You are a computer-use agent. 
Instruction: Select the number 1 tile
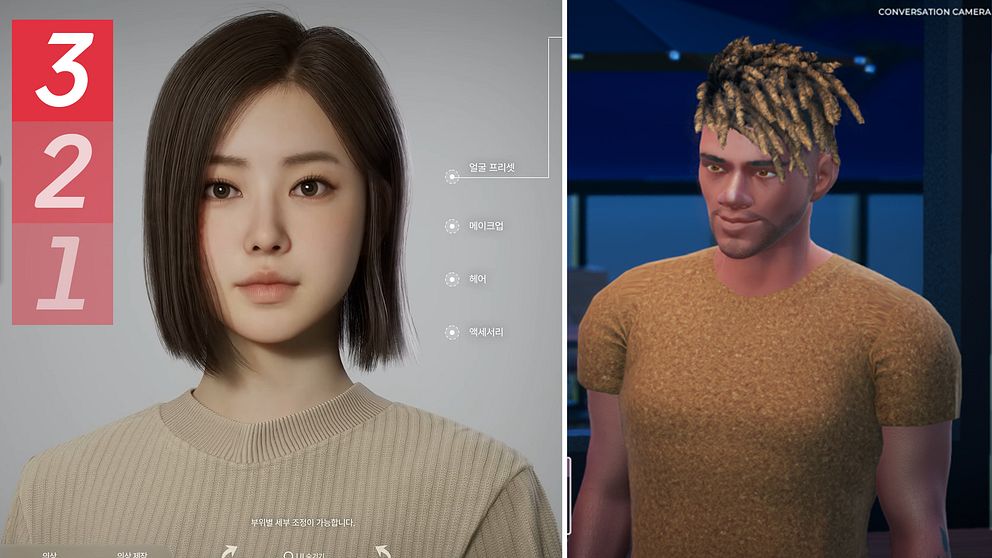pos(62,273)
